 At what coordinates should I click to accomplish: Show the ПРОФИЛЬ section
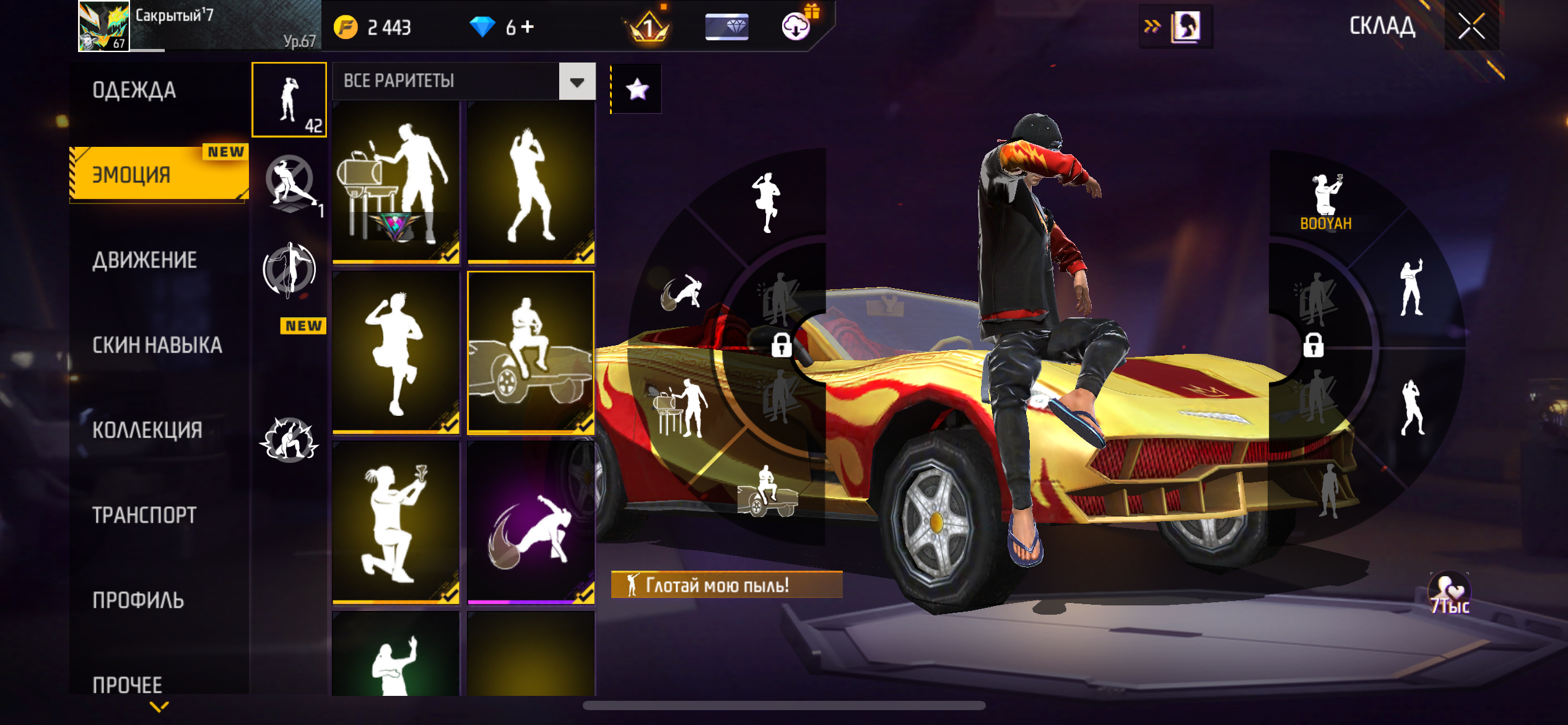[x=138, y=600]
